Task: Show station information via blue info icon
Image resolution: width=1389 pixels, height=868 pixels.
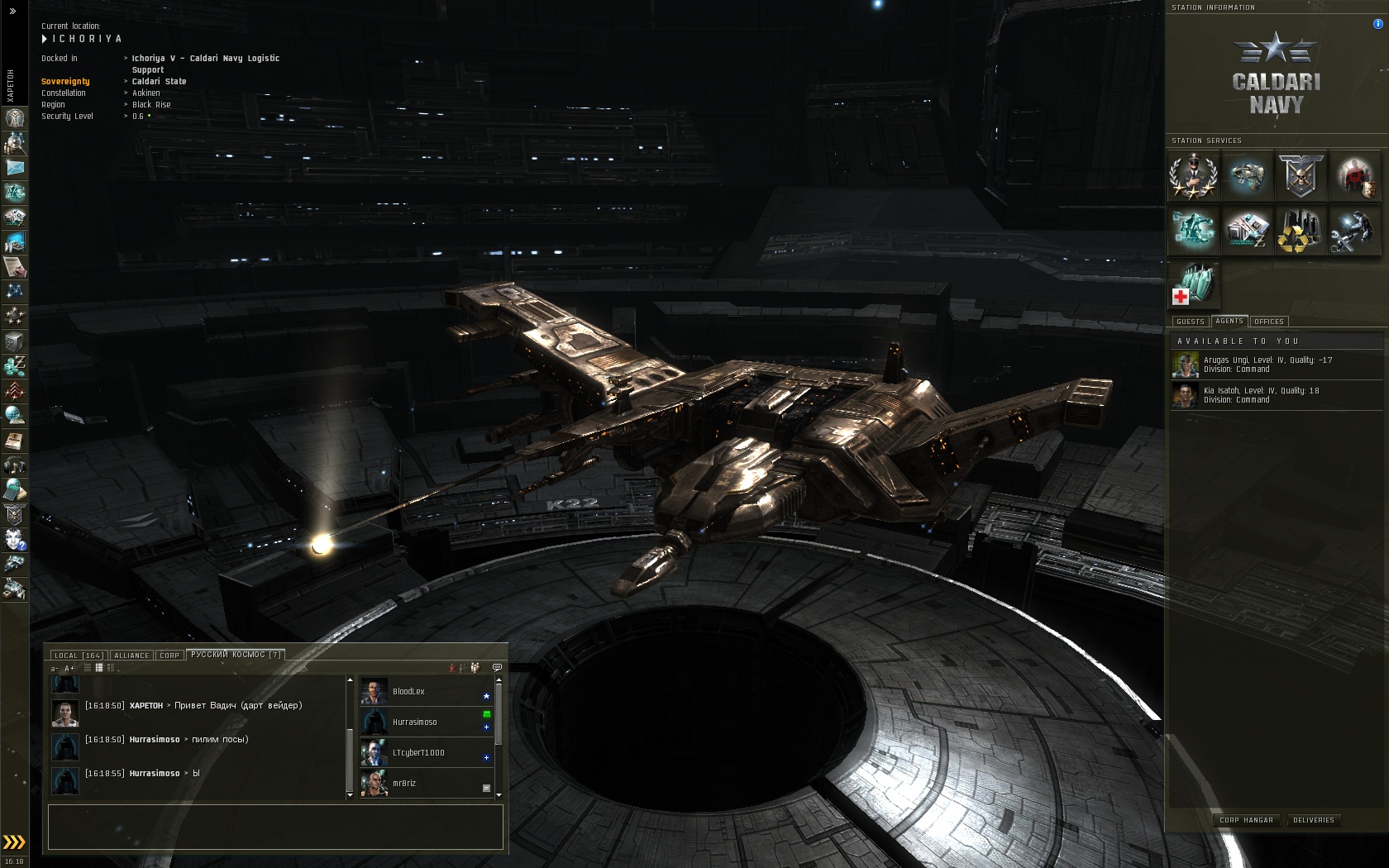Action: (1377, 24)
